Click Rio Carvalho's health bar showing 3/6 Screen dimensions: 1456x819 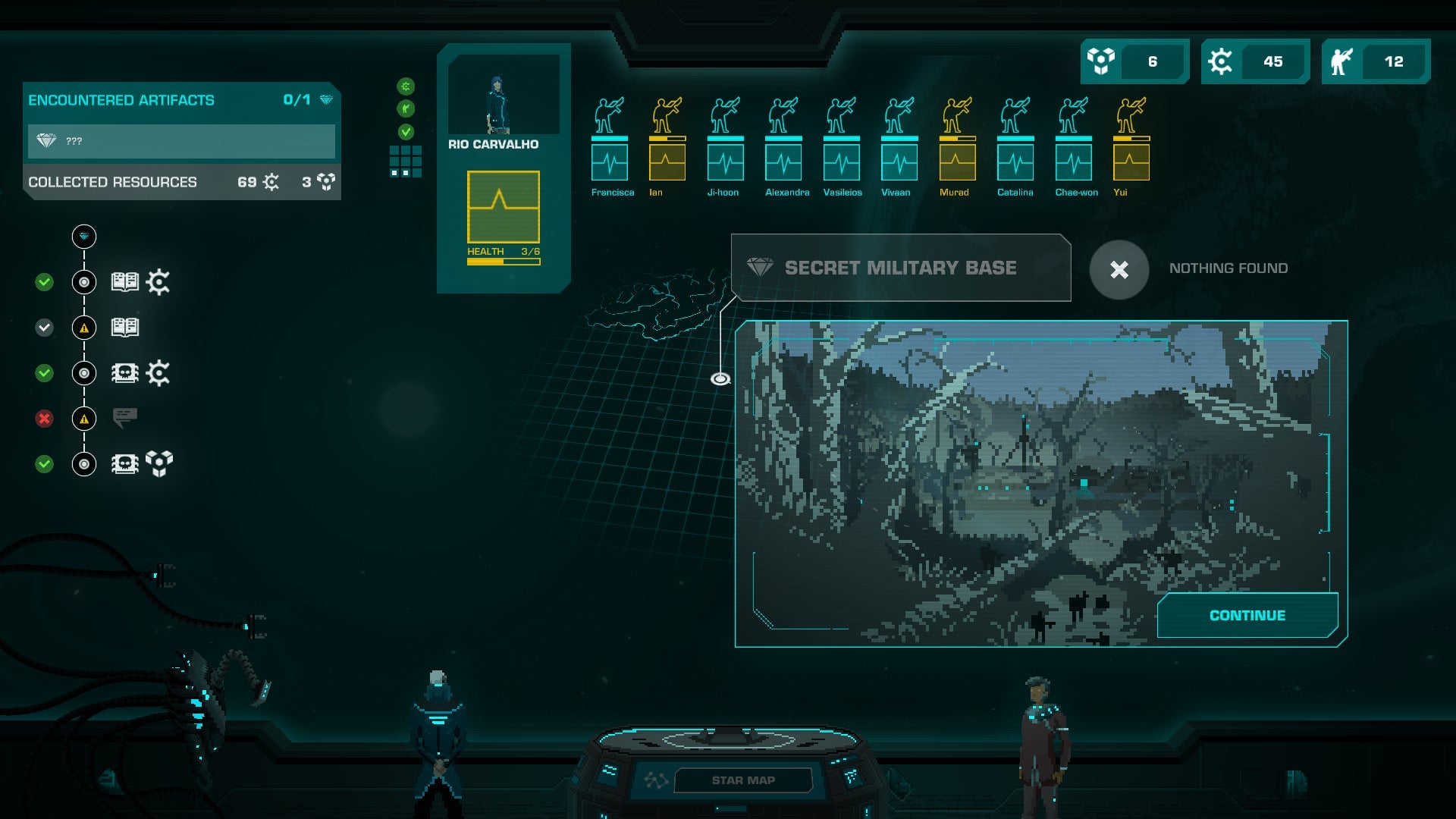tap(503, 260)
